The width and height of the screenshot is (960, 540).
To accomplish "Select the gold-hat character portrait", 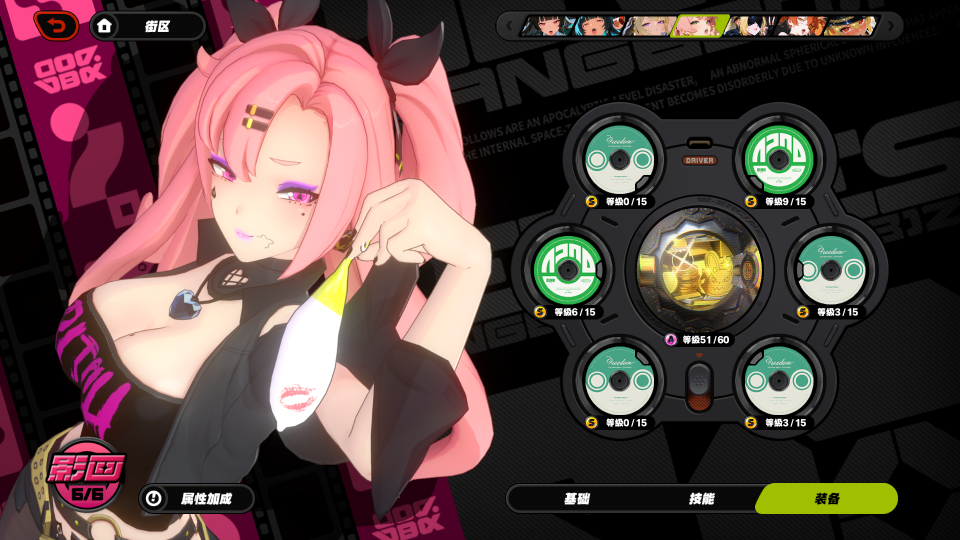I will (852, 25).
